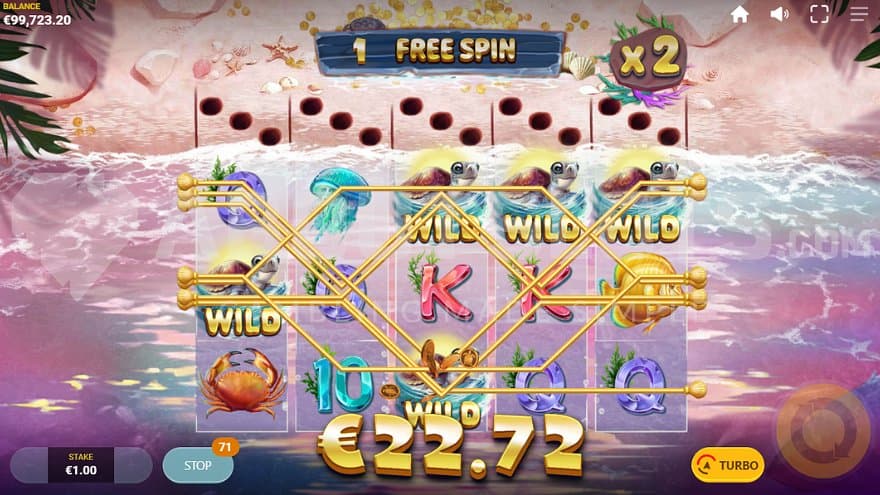The height and width of the screenshot is (495, 880).
Task: Go to the home screen
Action: pyautogui.click(x=740, y=14)
